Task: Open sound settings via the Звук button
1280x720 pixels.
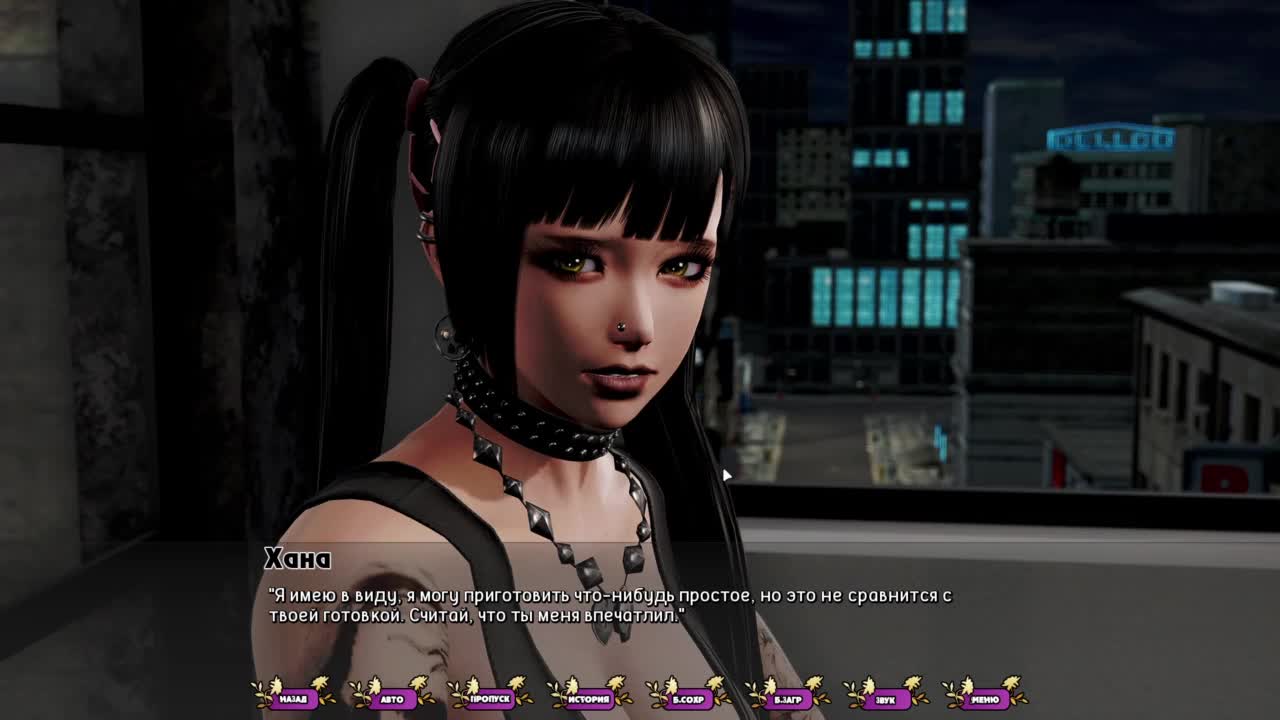Action: [885, 699]
